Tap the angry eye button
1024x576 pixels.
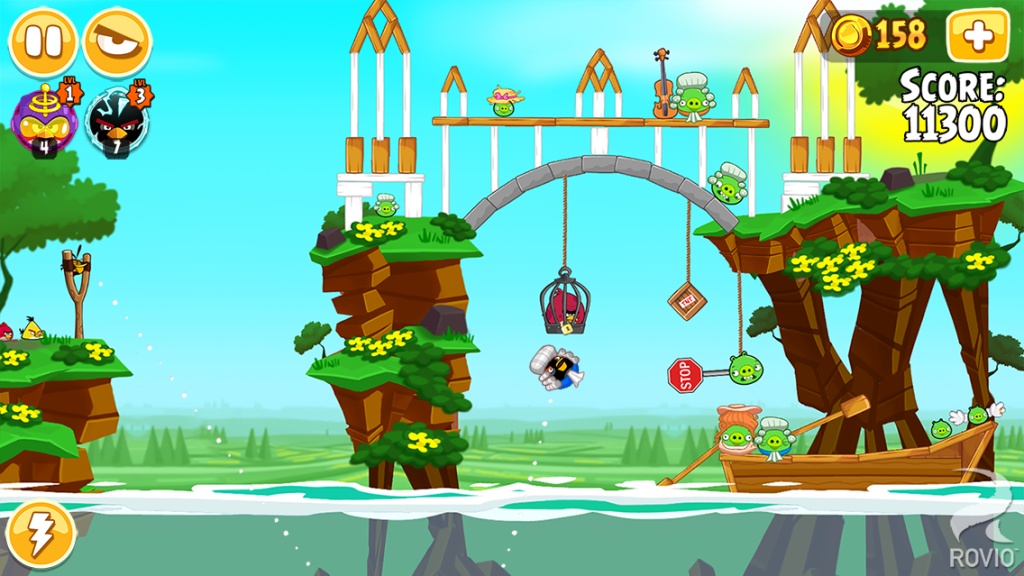[117, 42]
